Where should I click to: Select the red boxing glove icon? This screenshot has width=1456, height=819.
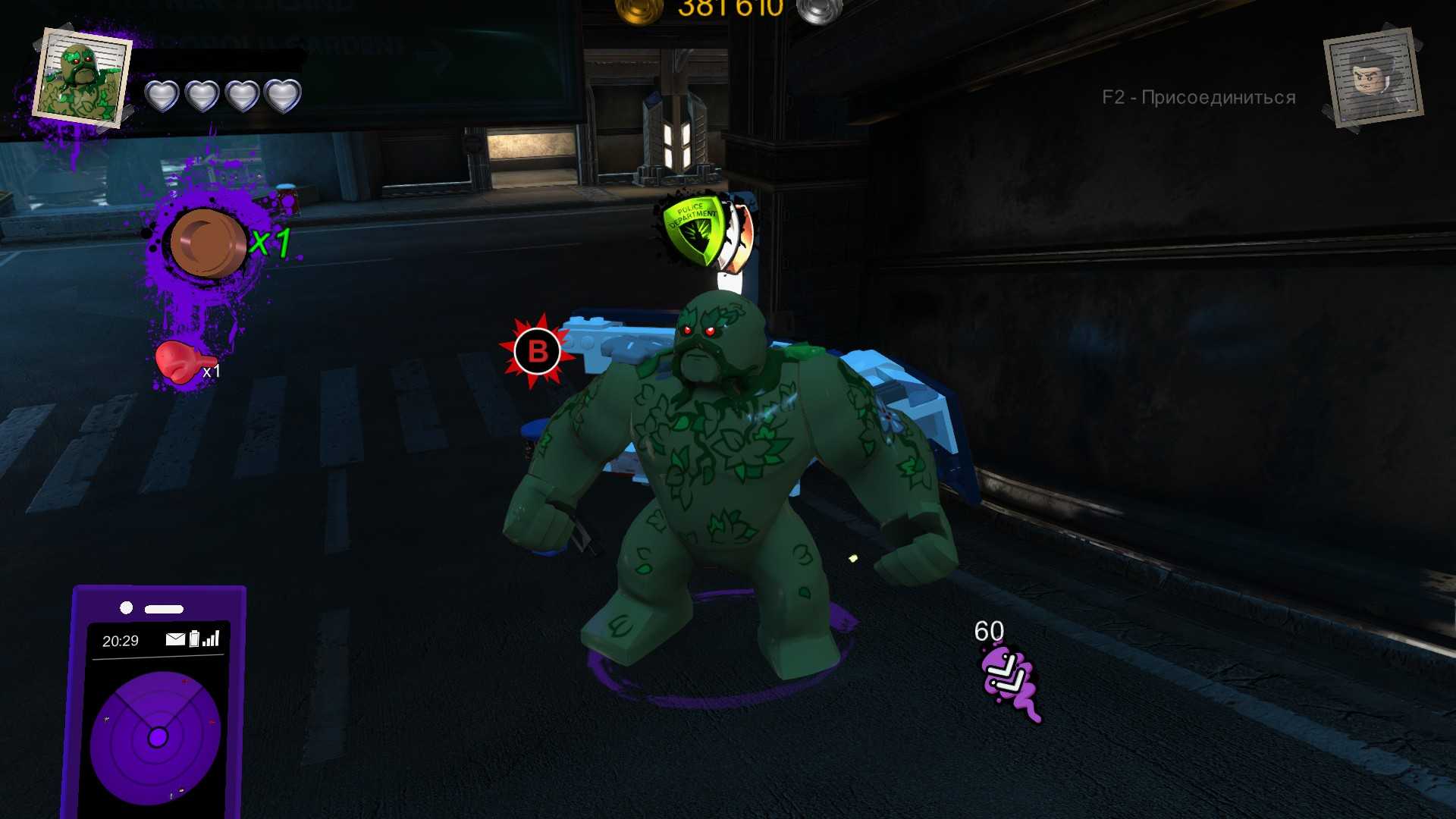pos(180,362)
